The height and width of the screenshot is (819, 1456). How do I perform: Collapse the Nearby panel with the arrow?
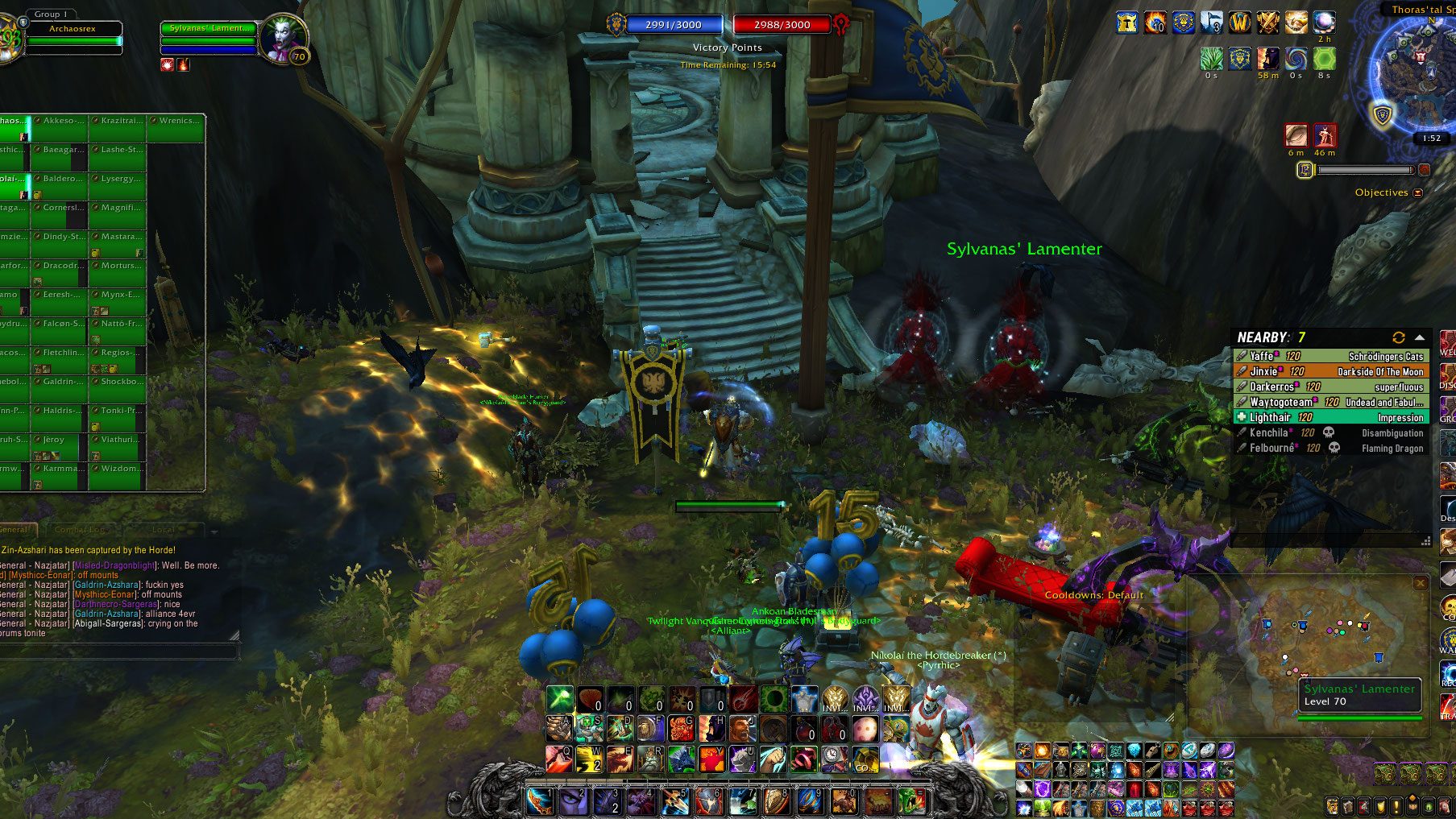[x=1420, y=337]
